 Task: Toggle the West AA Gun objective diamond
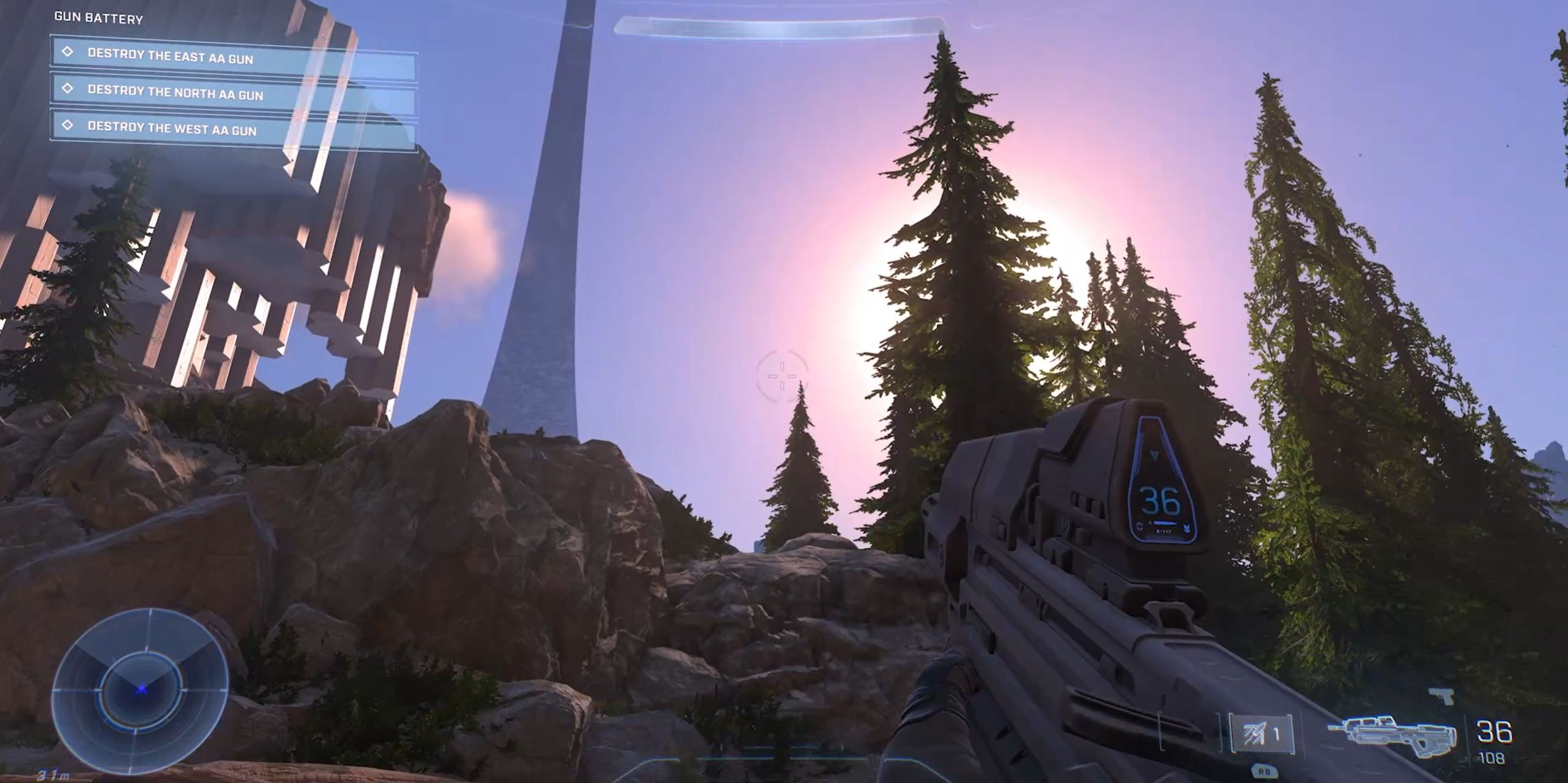[68, 128]
